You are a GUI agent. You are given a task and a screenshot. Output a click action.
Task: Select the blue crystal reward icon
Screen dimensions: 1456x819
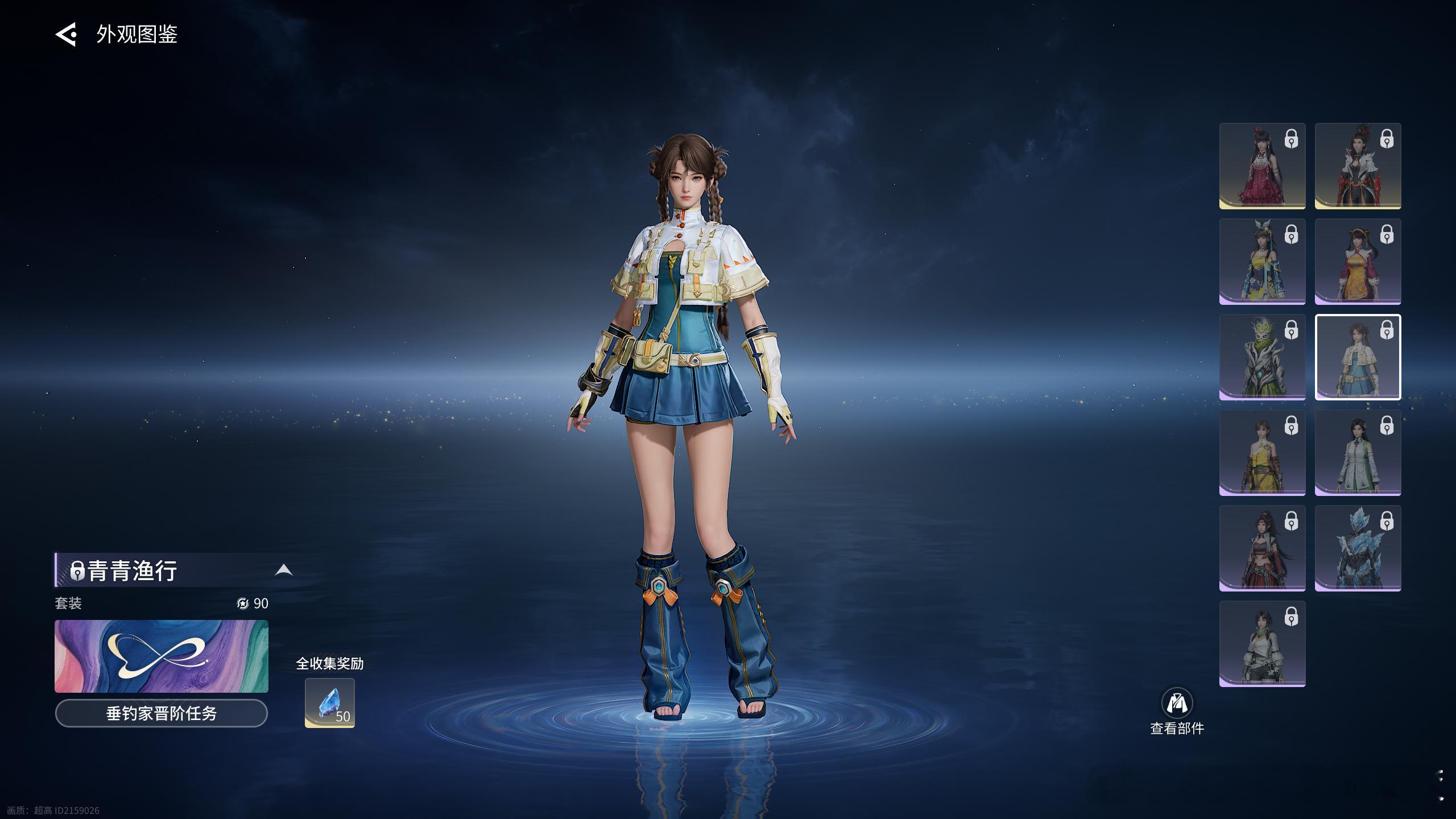tap(329, 703)
